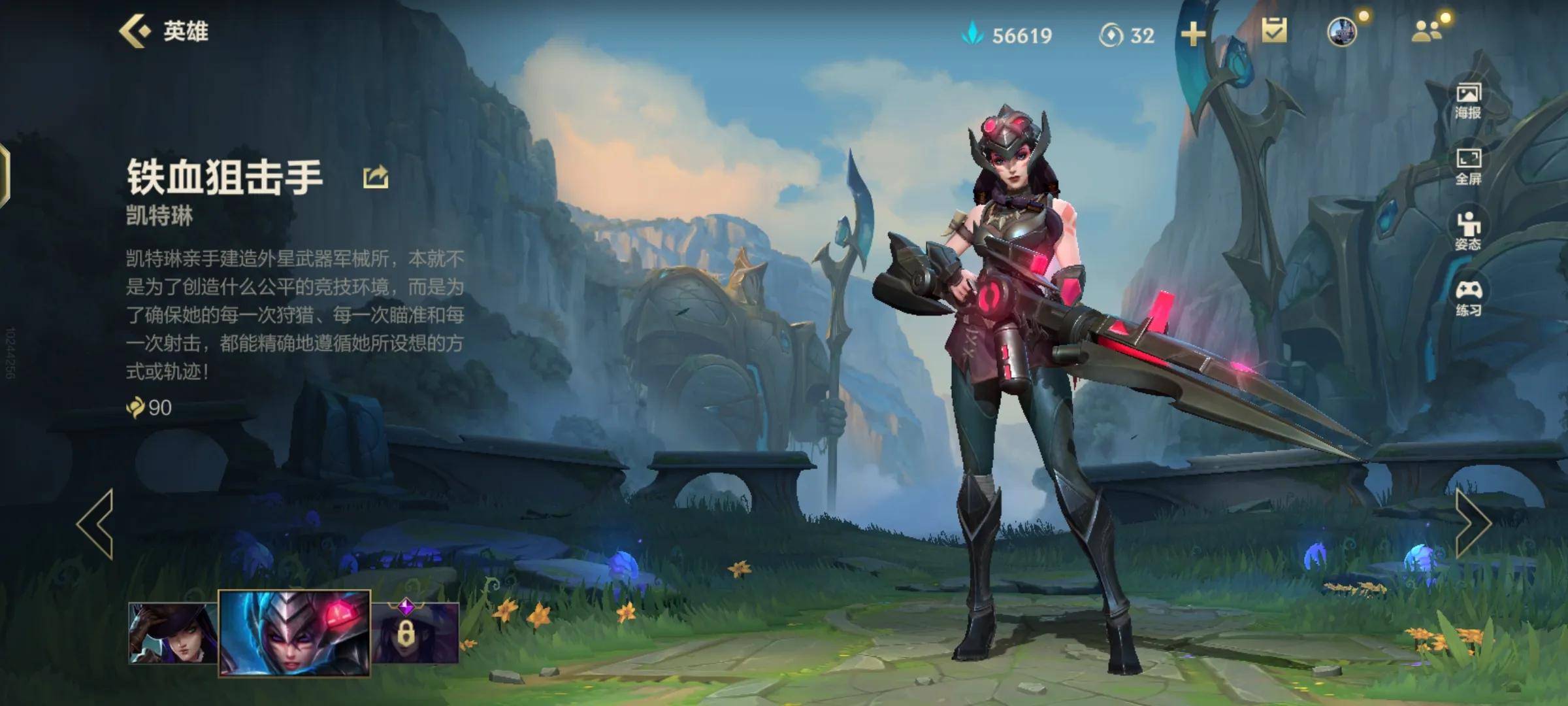Share the 铁血狙击手 skin
This screenshot has height=706, width=1568.
(x=376, y=177)
